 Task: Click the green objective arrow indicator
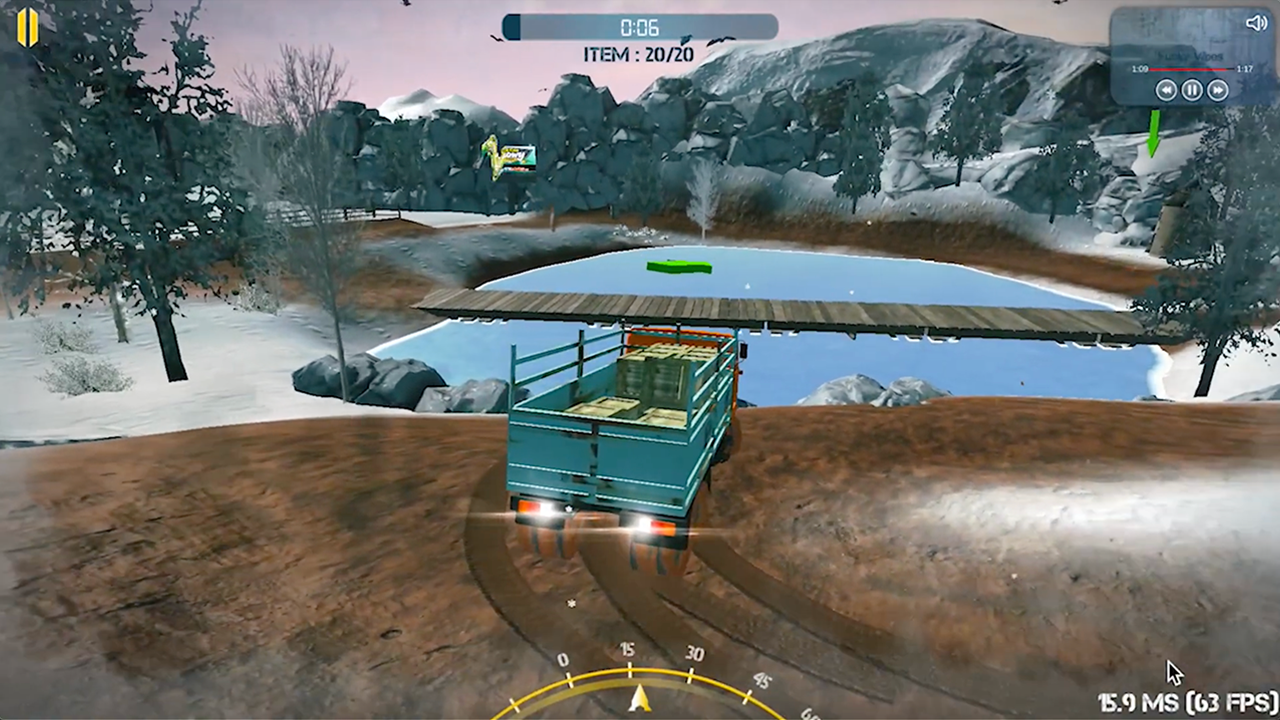pyautogui.click(x=1153, y=130)
